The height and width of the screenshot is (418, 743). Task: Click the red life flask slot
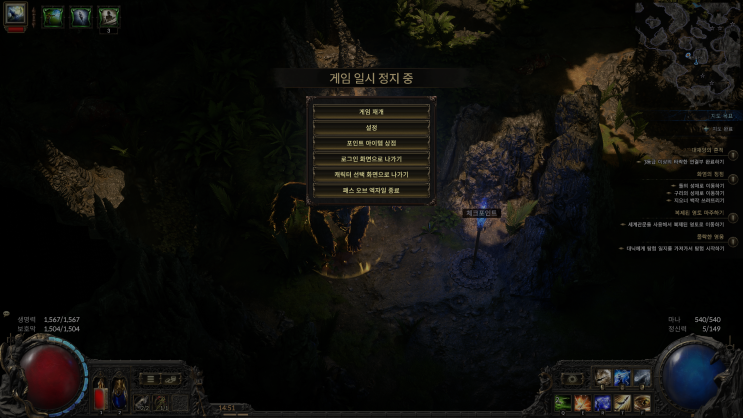(x=99, y=398)
